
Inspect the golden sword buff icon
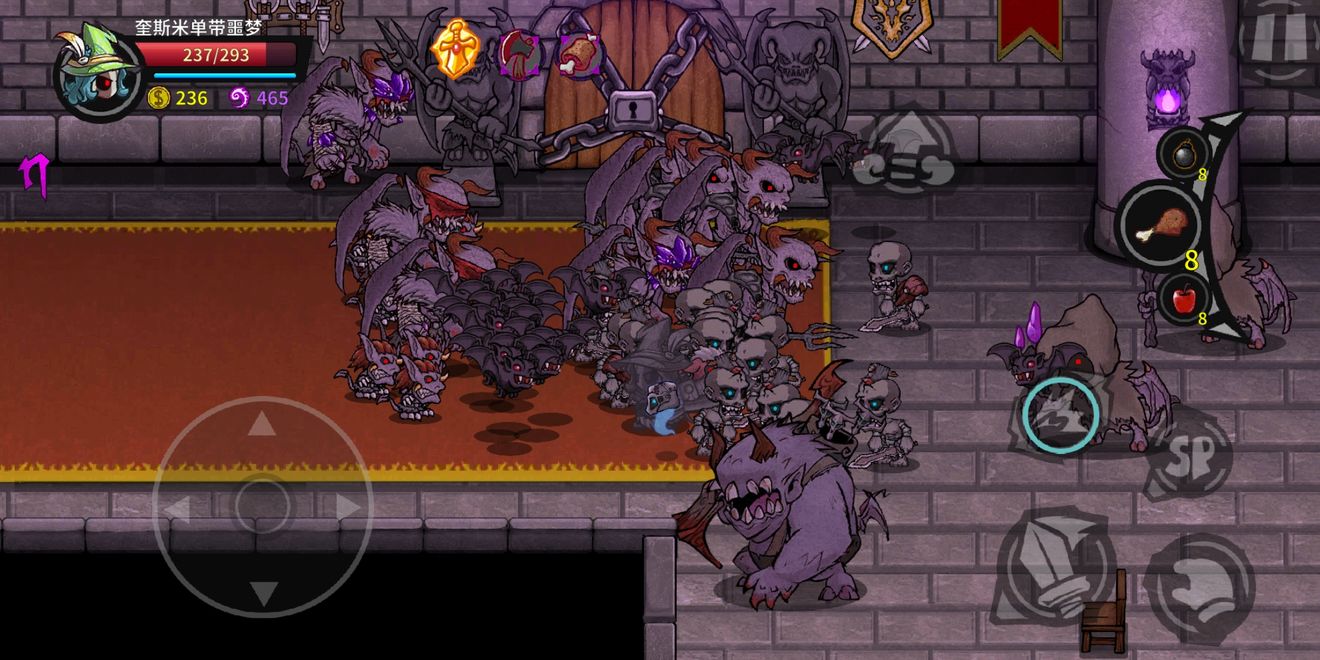(x=455, y=50)
